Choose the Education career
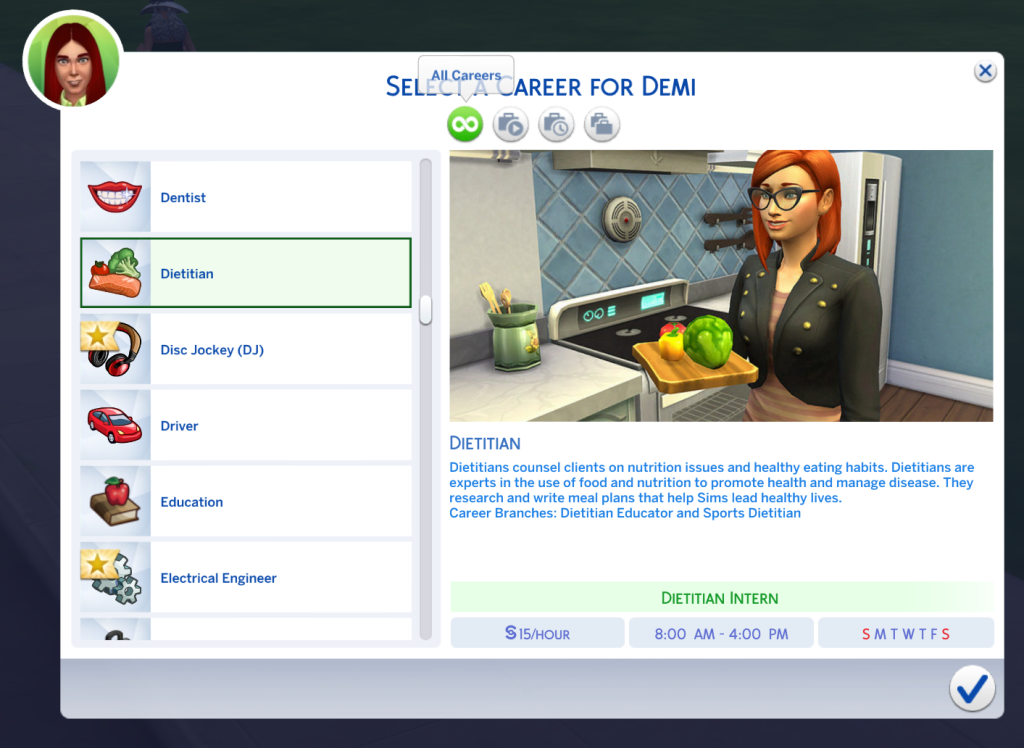The width and height of the screenshot is (1024, 748). 245,502
